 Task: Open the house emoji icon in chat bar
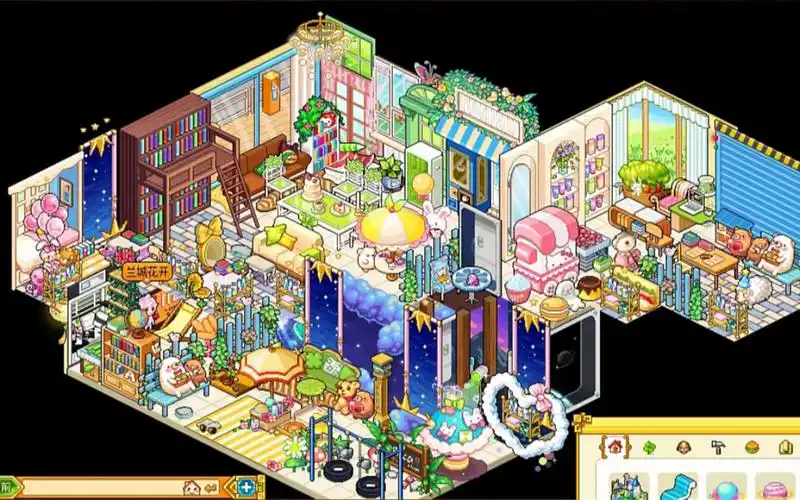[191, 488]
